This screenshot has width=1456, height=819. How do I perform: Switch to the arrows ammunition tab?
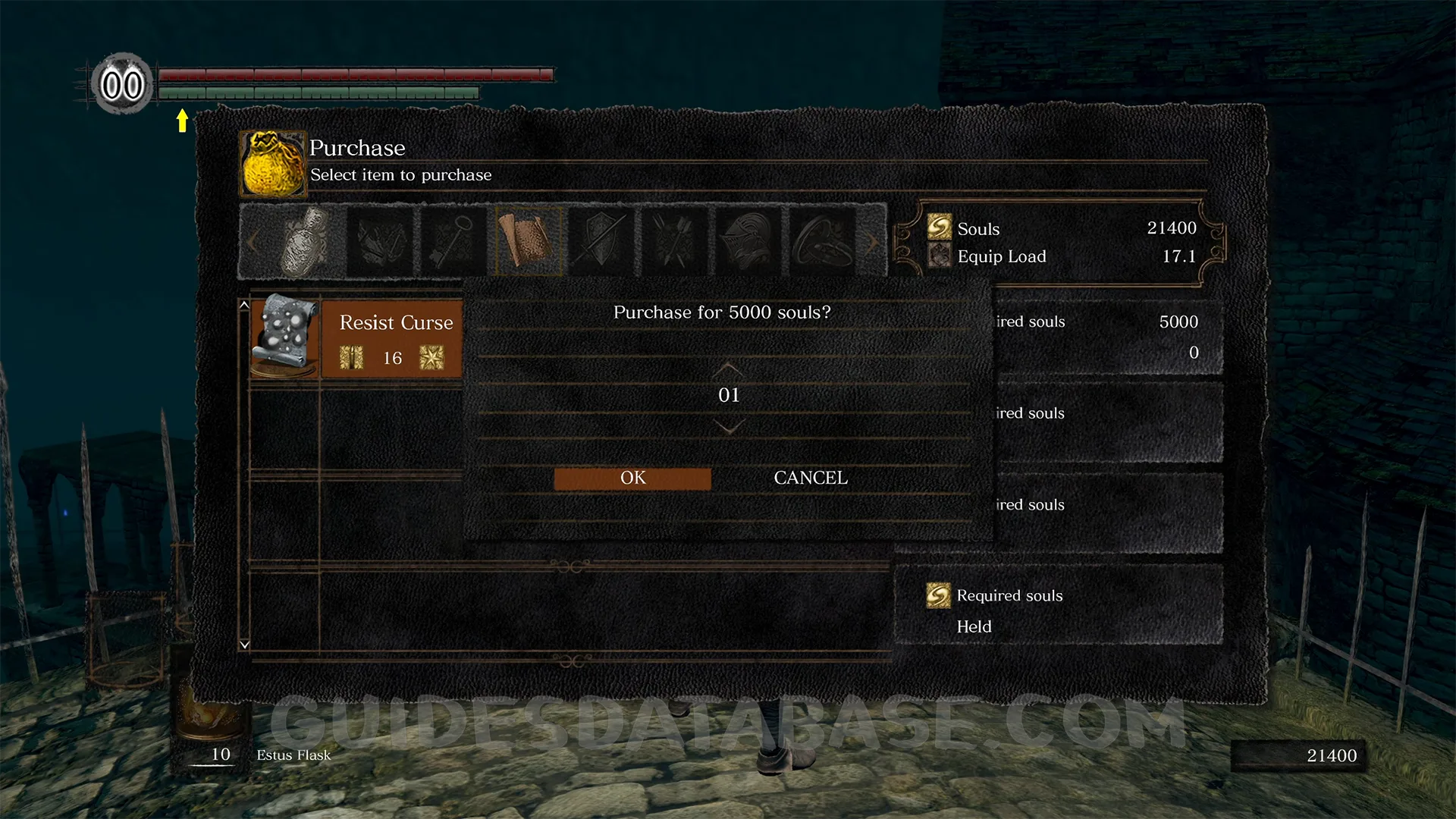point(675,242)
